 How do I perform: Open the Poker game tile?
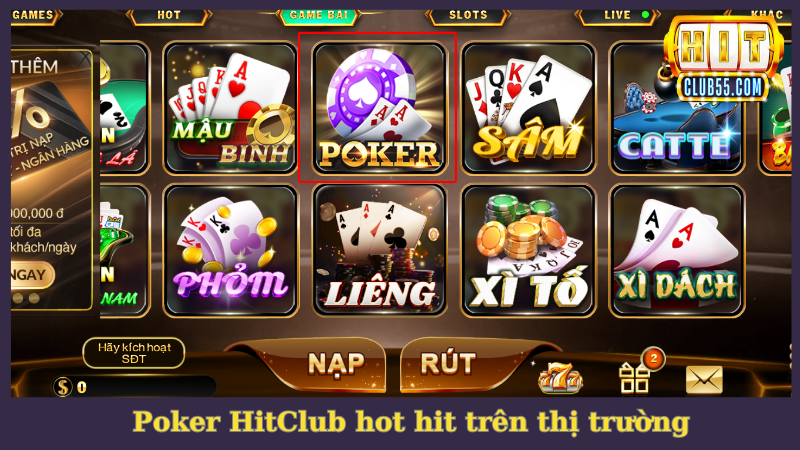click(378, 108)
